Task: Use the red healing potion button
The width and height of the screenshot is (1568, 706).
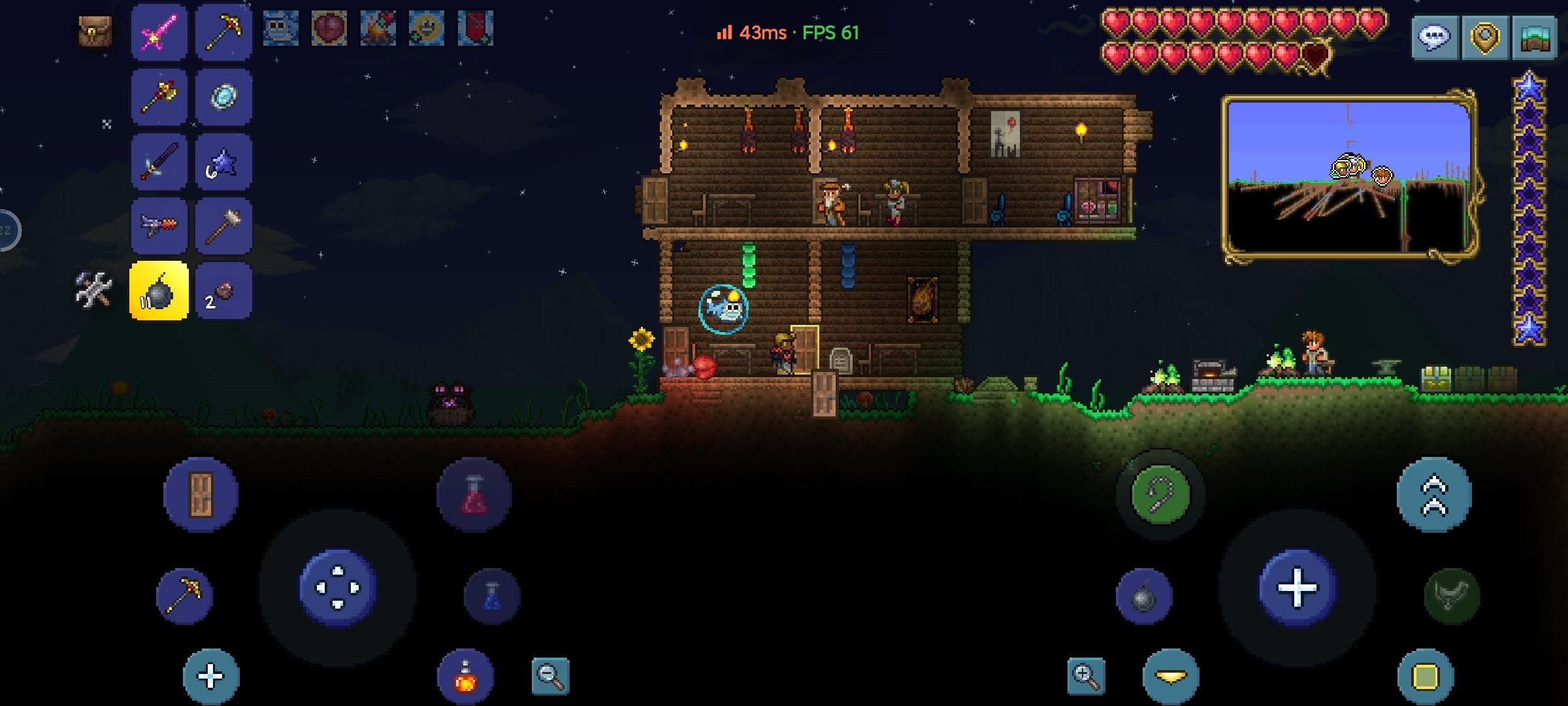Action: point(474,495)
